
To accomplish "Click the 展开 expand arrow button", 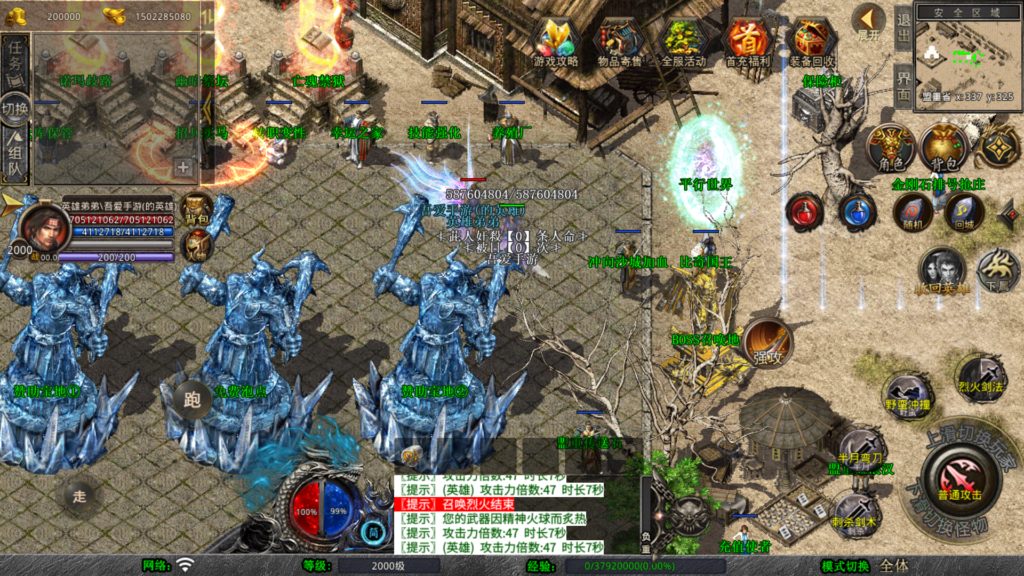I will 868,20.
